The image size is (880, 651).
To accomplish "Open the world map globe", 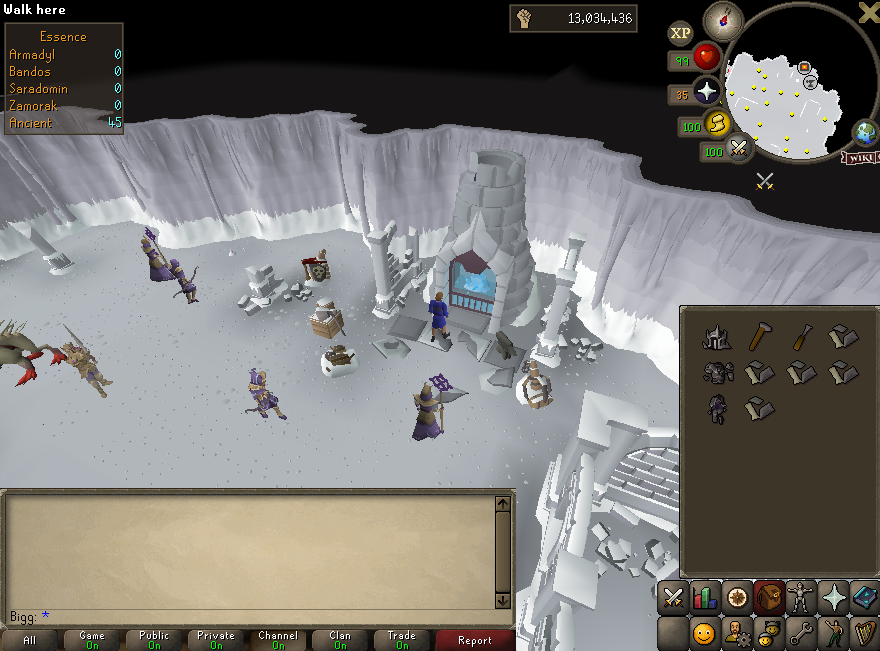I will point(863,133).
